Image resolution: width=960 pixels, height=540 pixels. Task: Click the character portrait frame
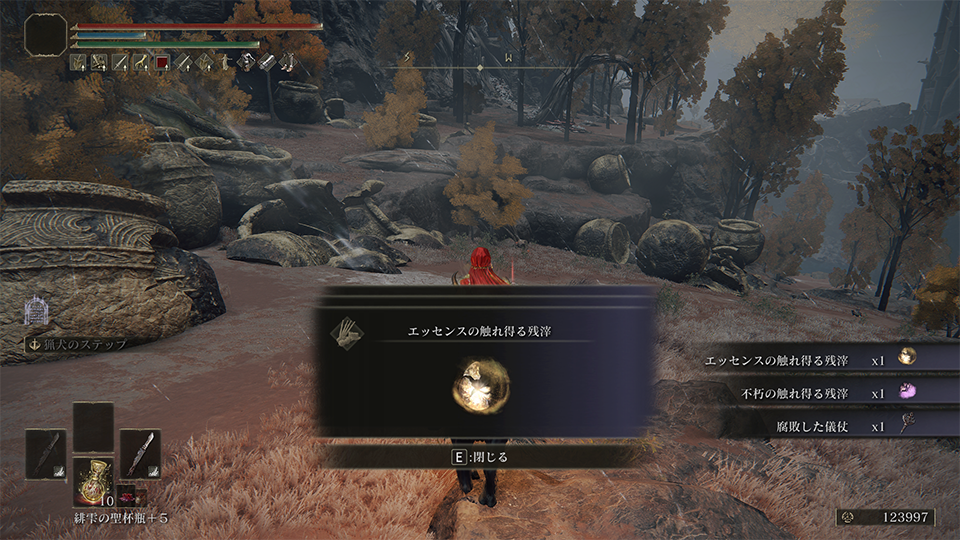point(46,35)
